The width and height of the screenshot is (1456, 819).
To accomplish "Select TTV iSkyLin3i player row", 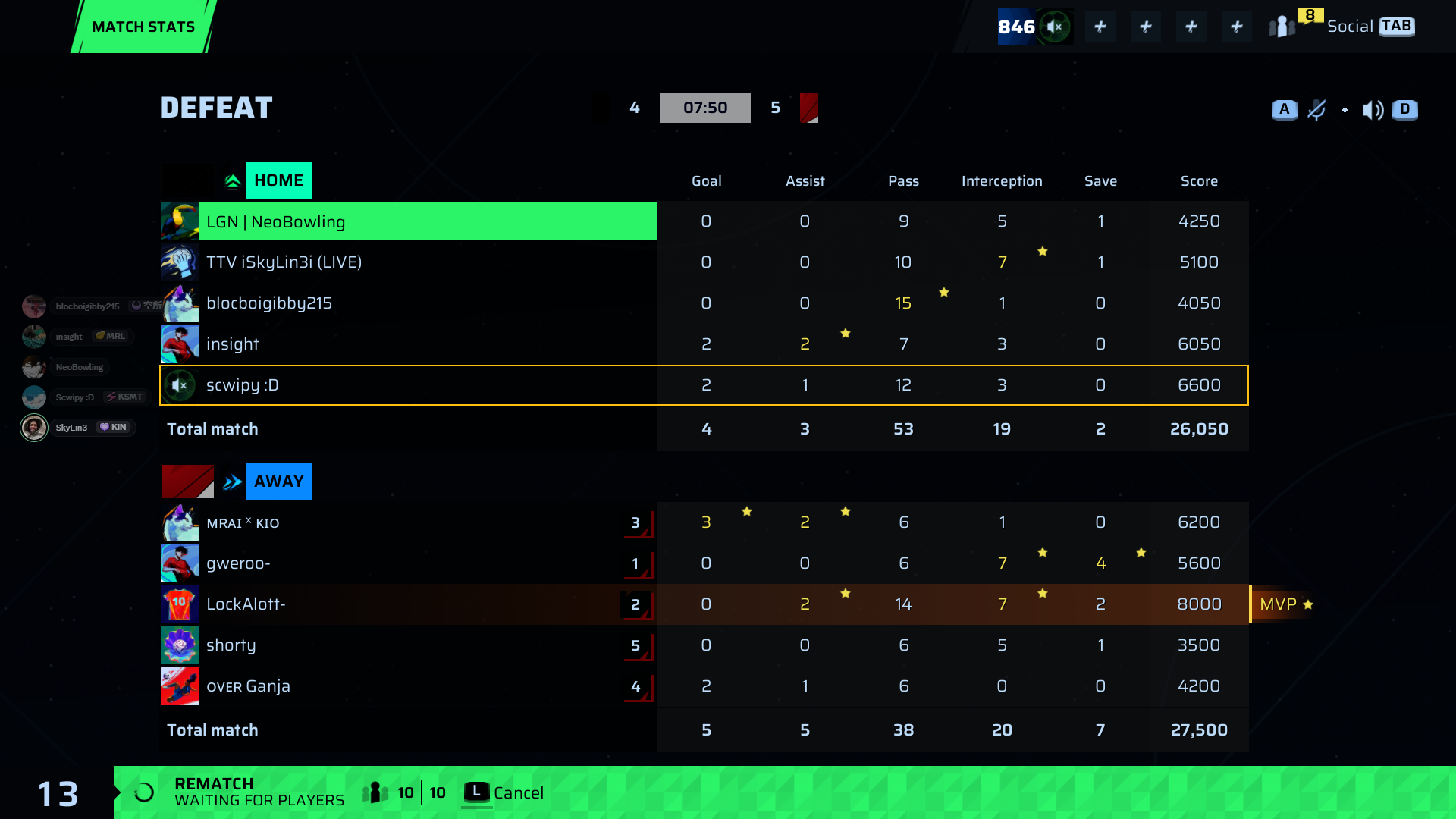I will 409,262.
